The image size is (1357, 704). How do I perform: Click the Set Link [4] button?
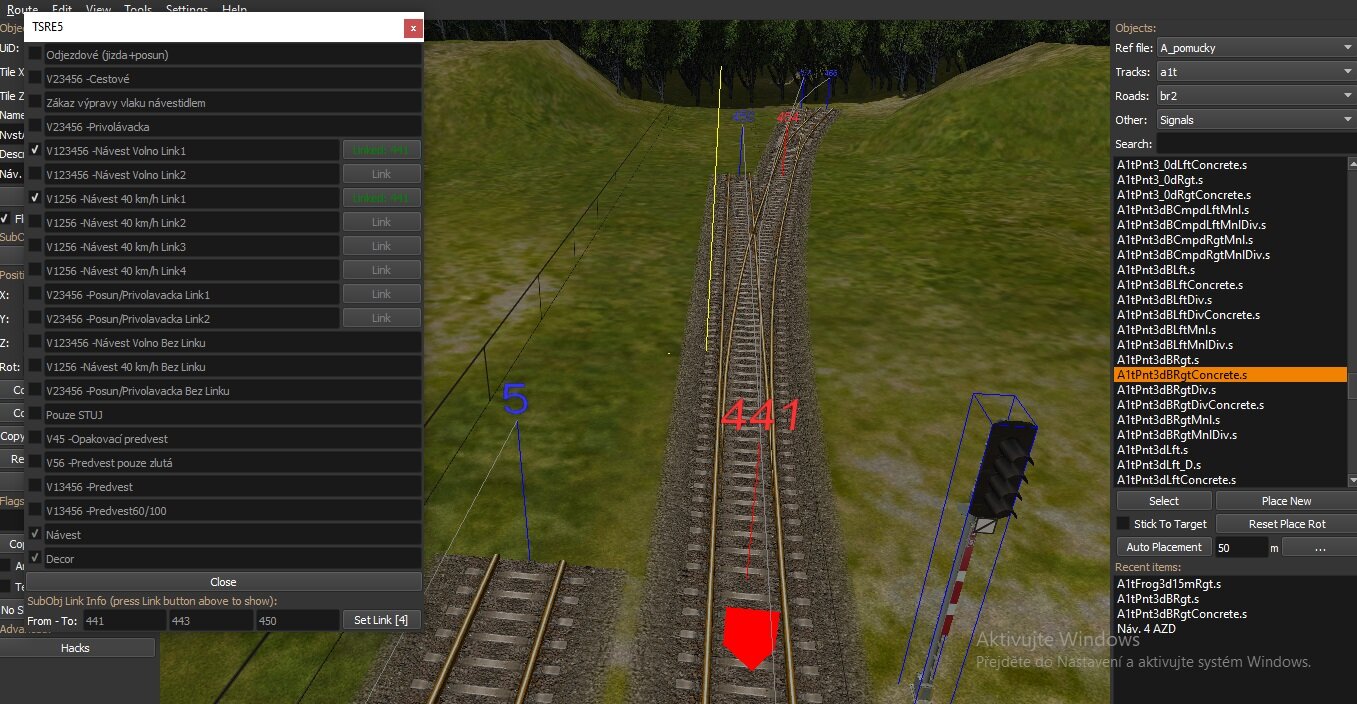(380, 621)
